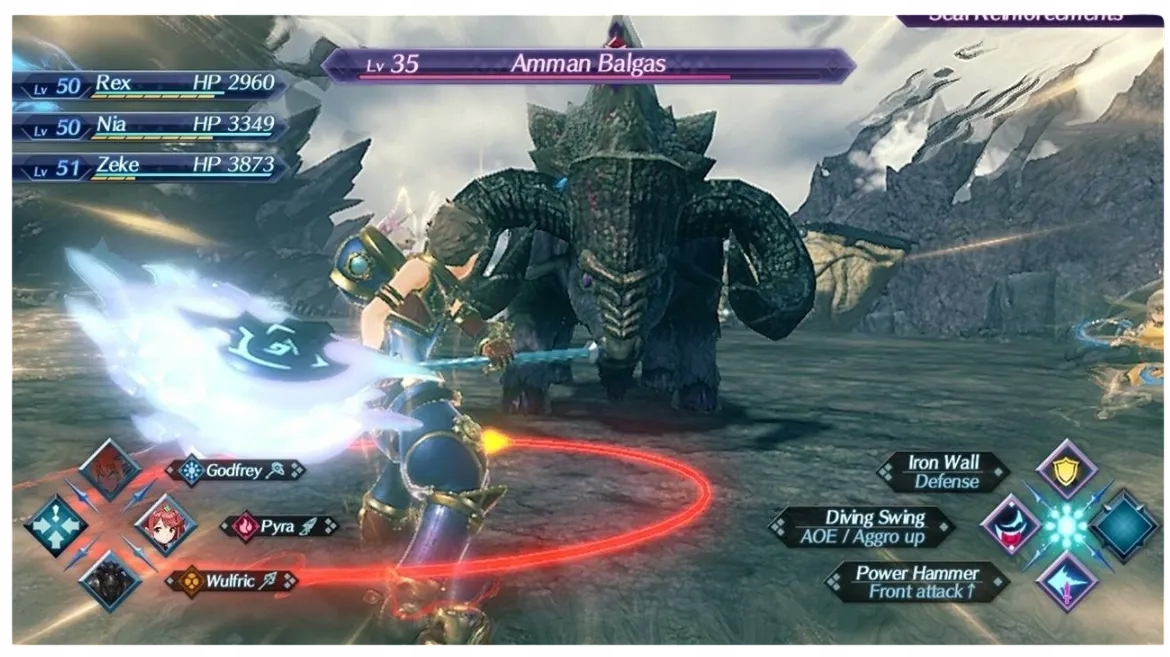
Task: Activate the Iron Wall shield art icon
Action: (1066, 470)
